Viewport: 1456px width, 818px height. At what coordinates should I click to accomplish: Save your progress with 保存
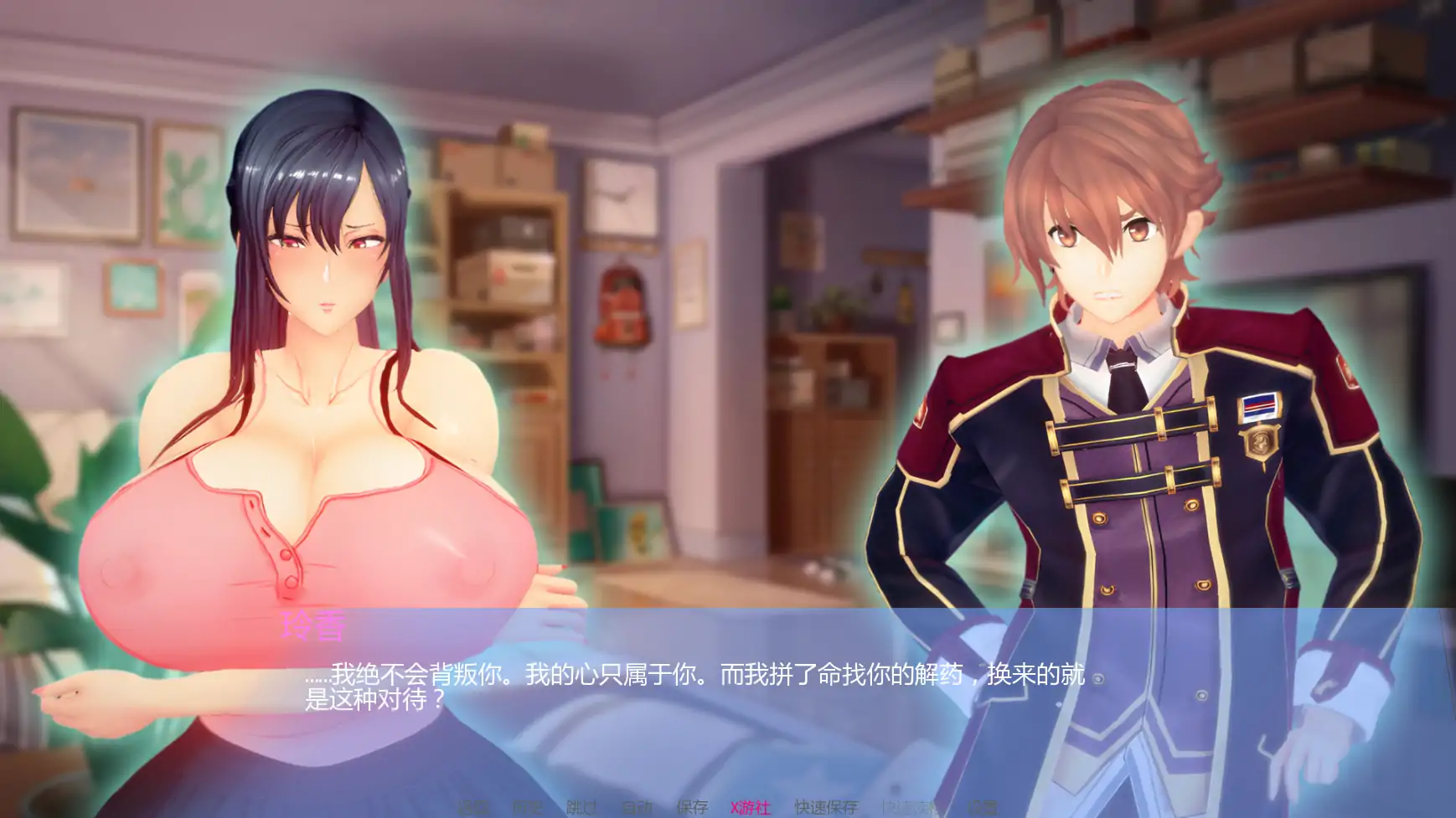(x=693, y=807)
